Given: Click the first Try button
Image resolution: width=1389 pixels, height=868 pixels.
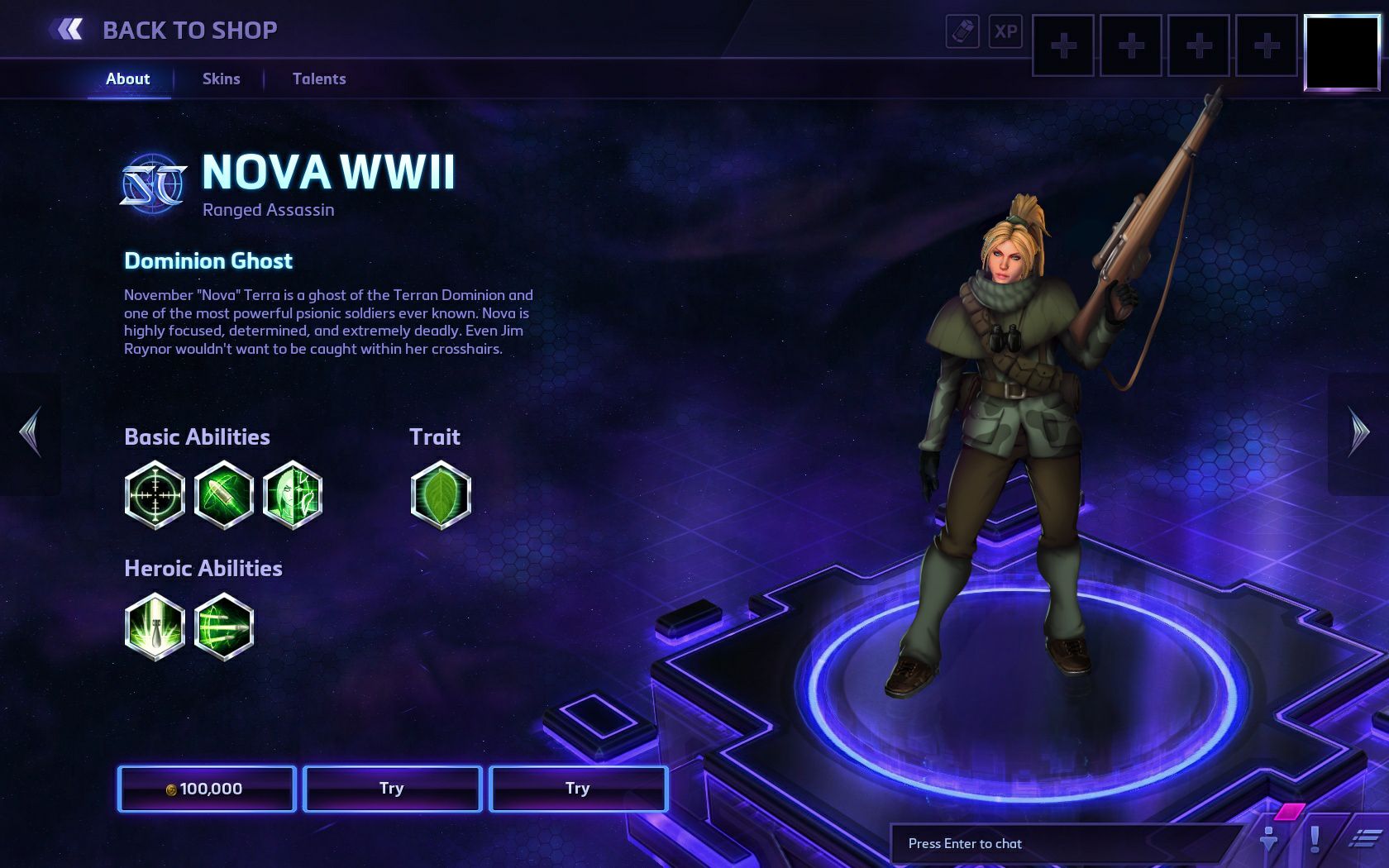Looking at the screenshot, I should [393, 789].
